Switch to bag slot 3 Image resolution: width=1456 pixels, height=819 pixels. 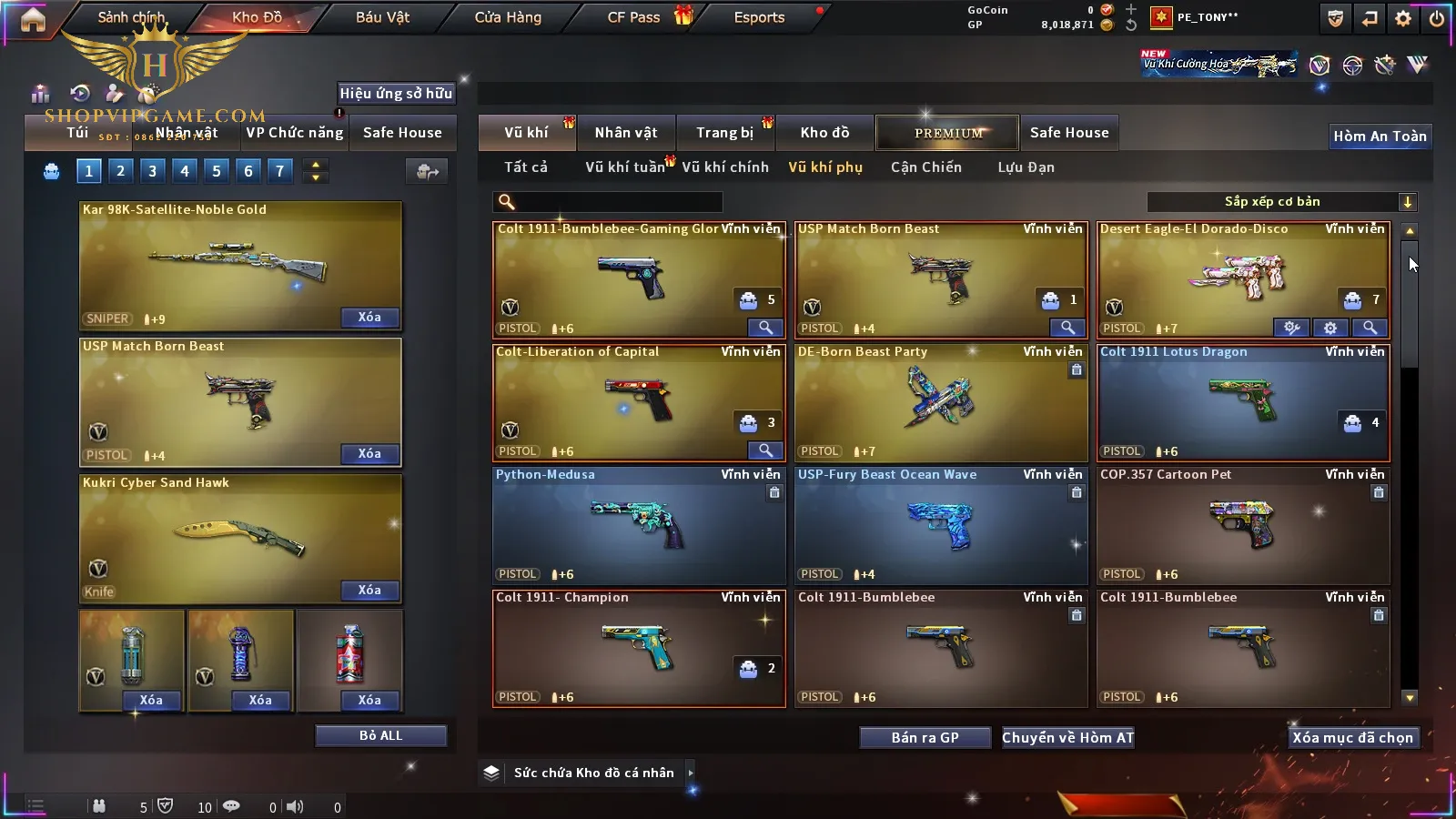click(153, 170)
